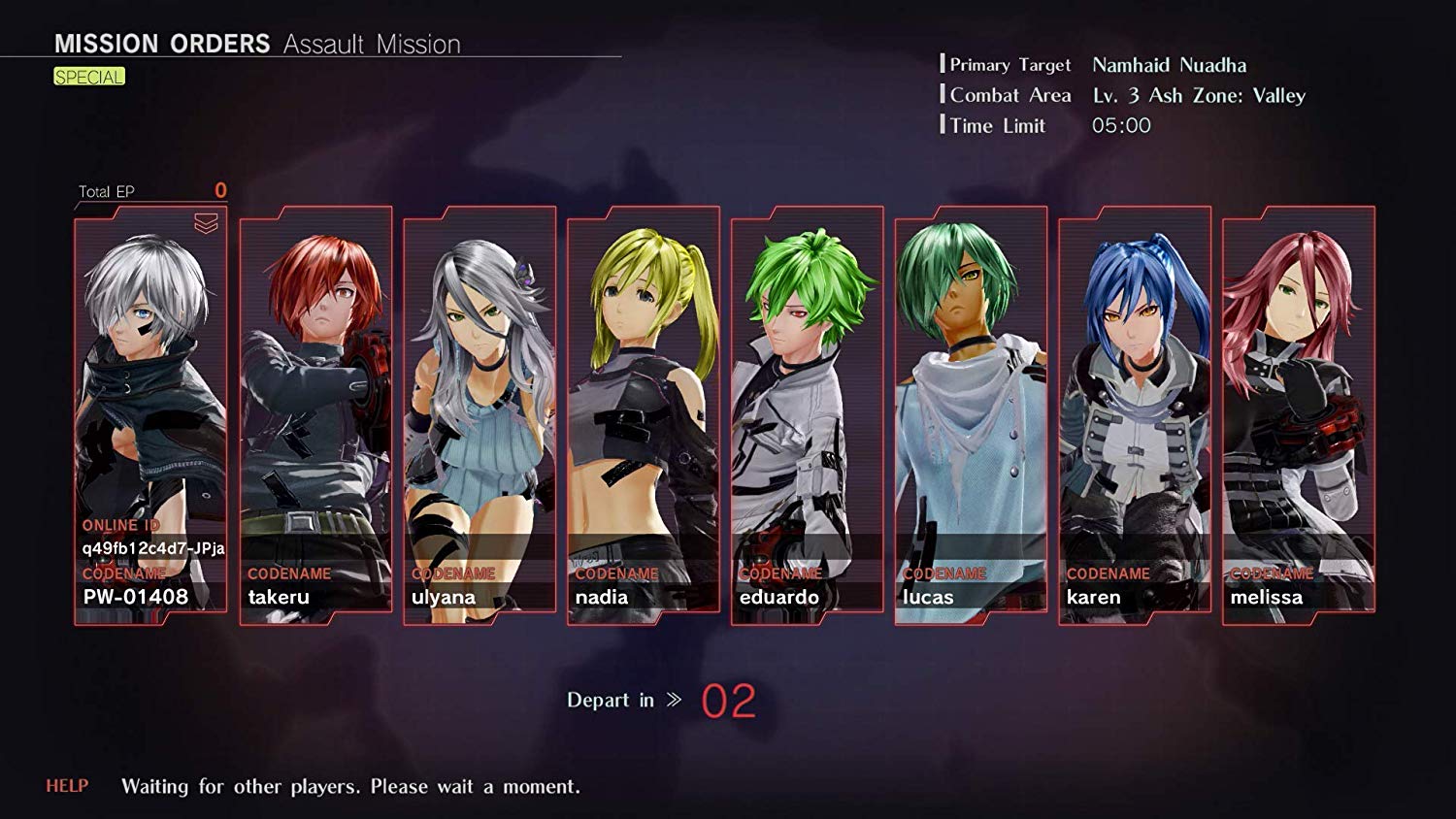Open the MISSION ORDERS header menu
This screenshot has width=1456, height=819.
(161, 43)
